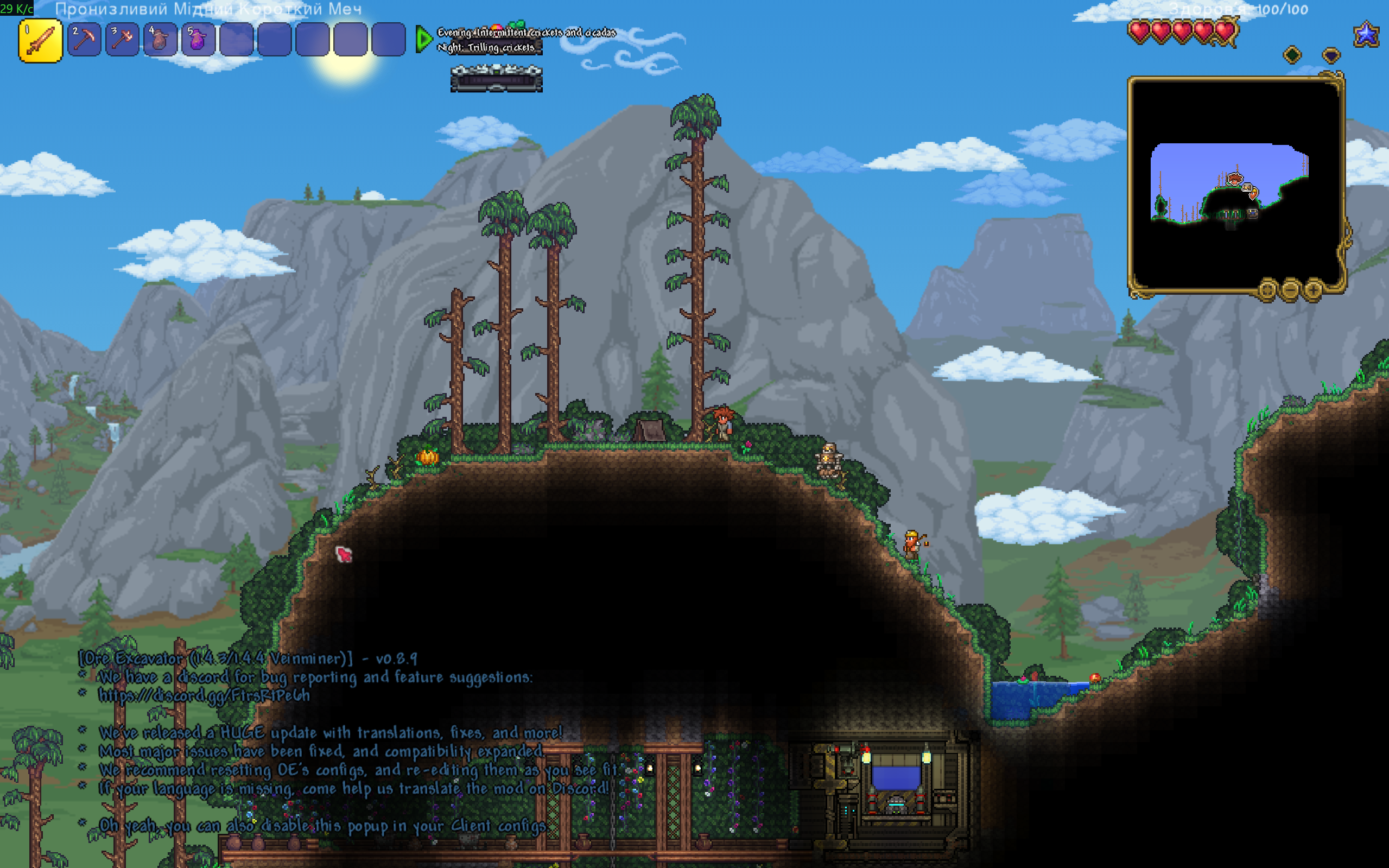Toggle the green diamond button above minimap

coord(1292,55)
